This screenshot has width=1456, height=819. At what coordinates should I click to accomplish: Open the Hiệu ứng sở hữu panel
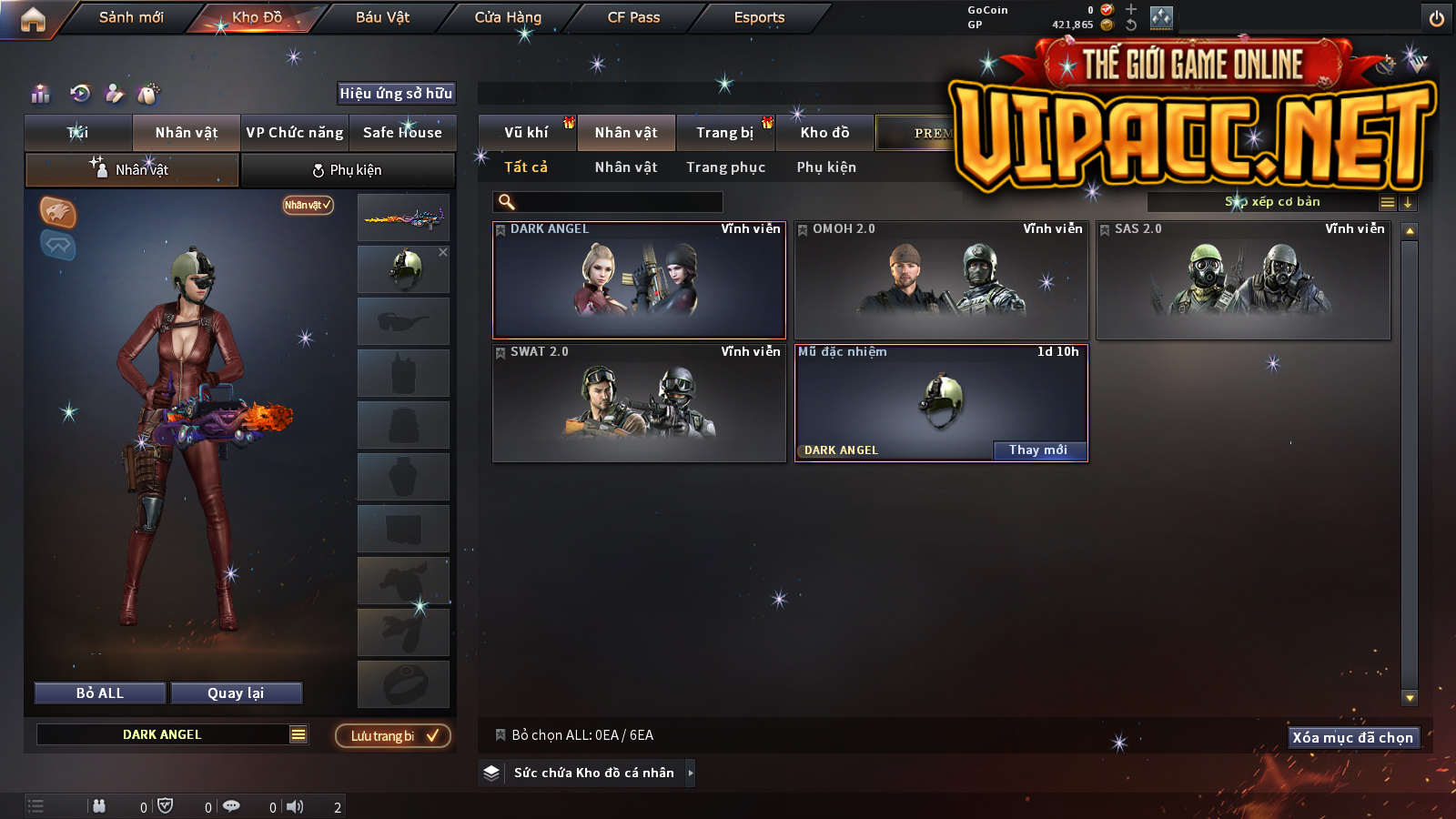[x=396, y=93]
